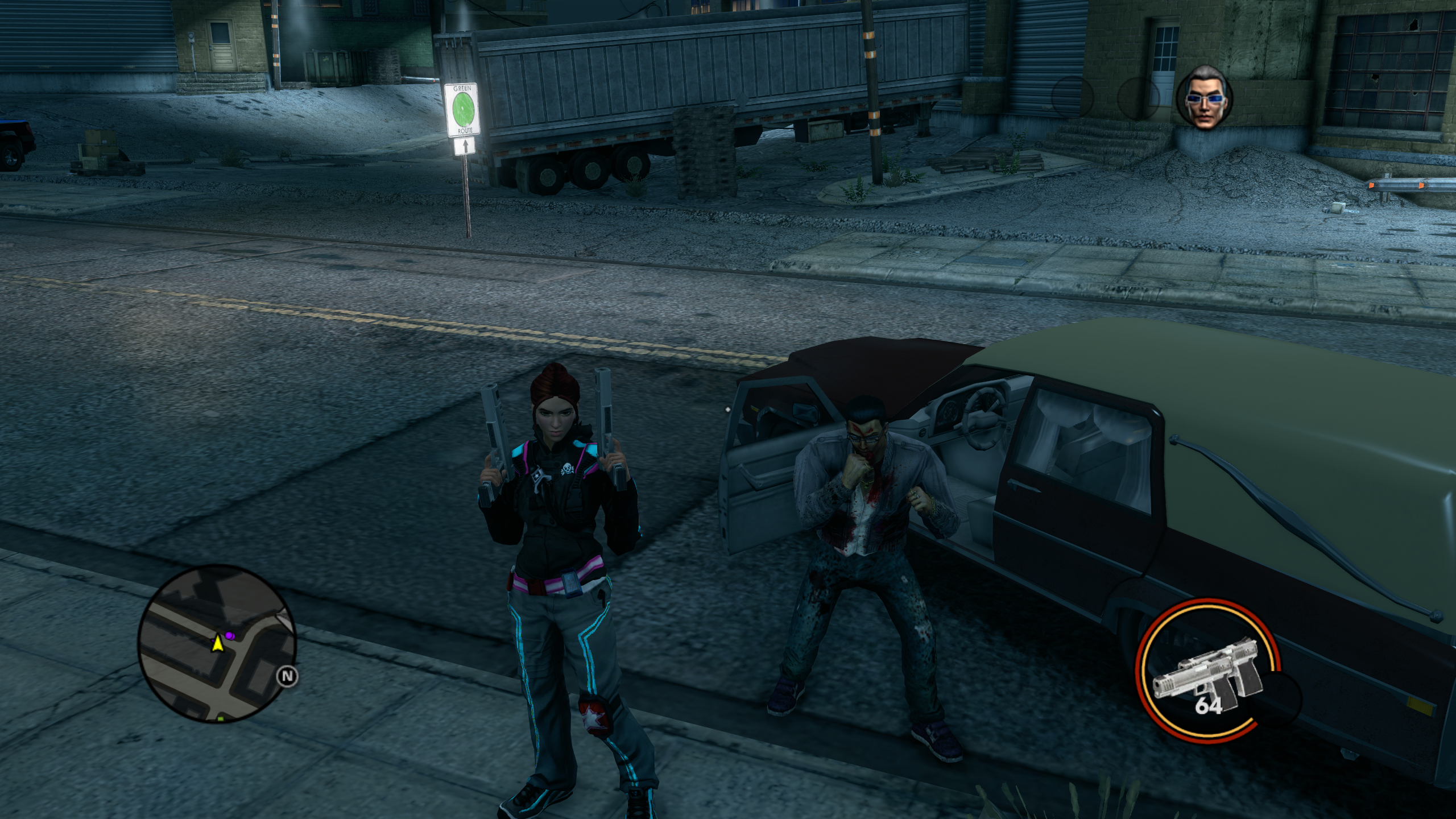The image size is (1456, 819).
Task: Click the yellow player arrow on minimap
Action: 217,644
